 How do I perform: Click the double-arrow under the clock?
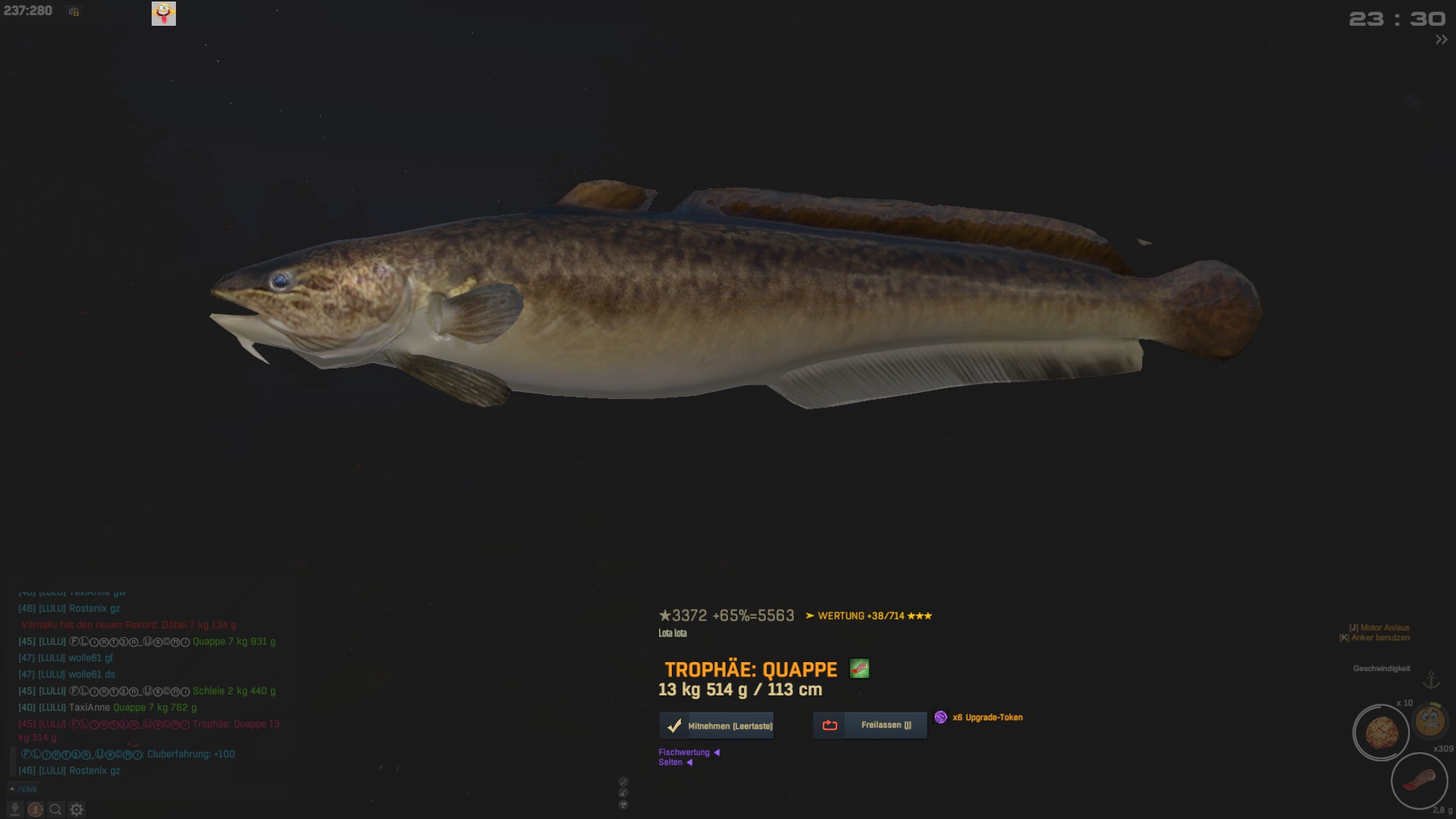pos(1441,40)
